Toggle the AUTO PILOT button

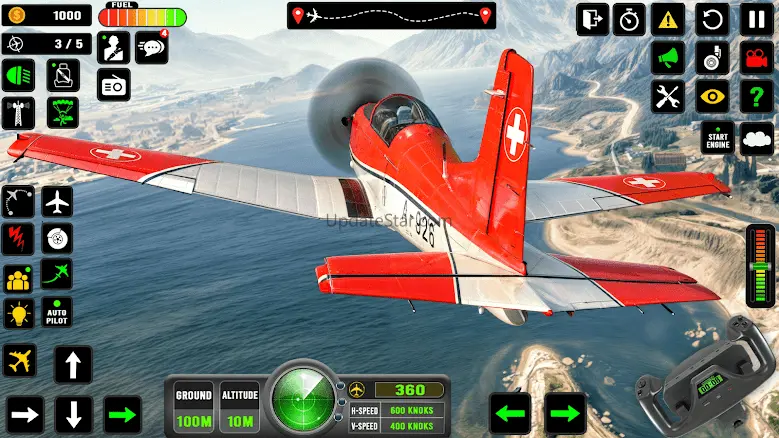pos(58,314)
